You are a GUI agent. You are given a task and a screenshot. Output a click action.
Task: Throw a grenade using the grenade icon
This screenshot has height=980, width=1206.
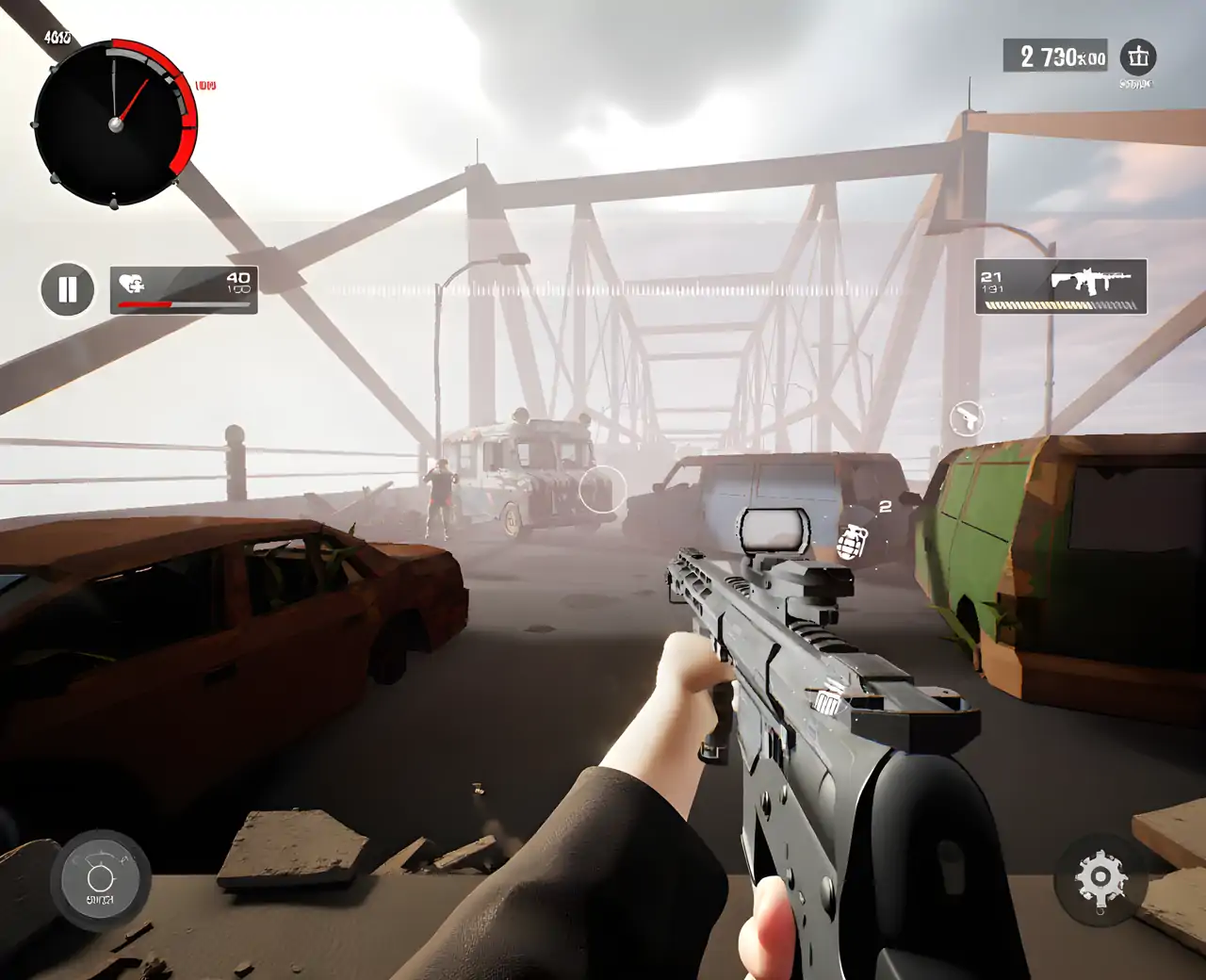point(852,542)
